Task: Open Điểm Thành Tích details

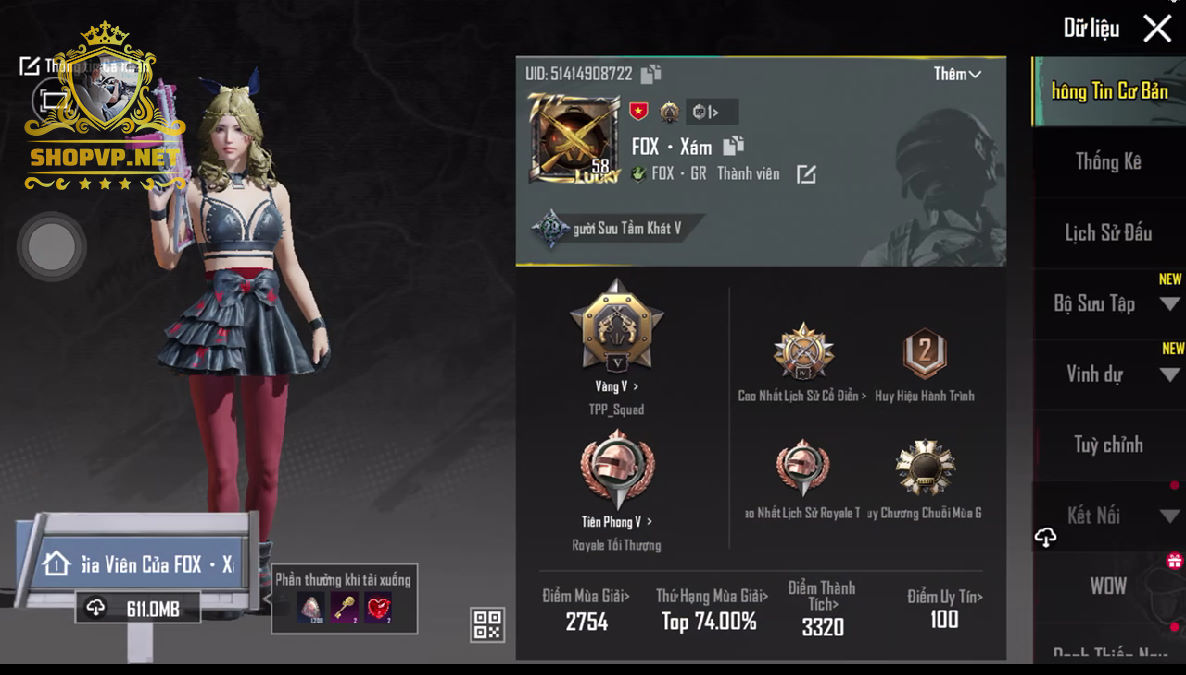Action: (x=822, y=609)
